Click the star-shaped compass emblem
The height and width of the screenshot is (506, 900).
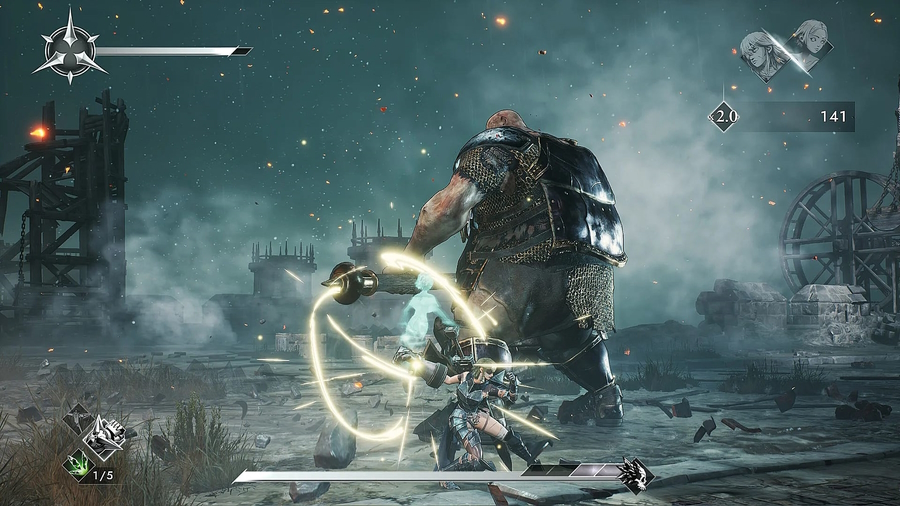coord(69,46)
